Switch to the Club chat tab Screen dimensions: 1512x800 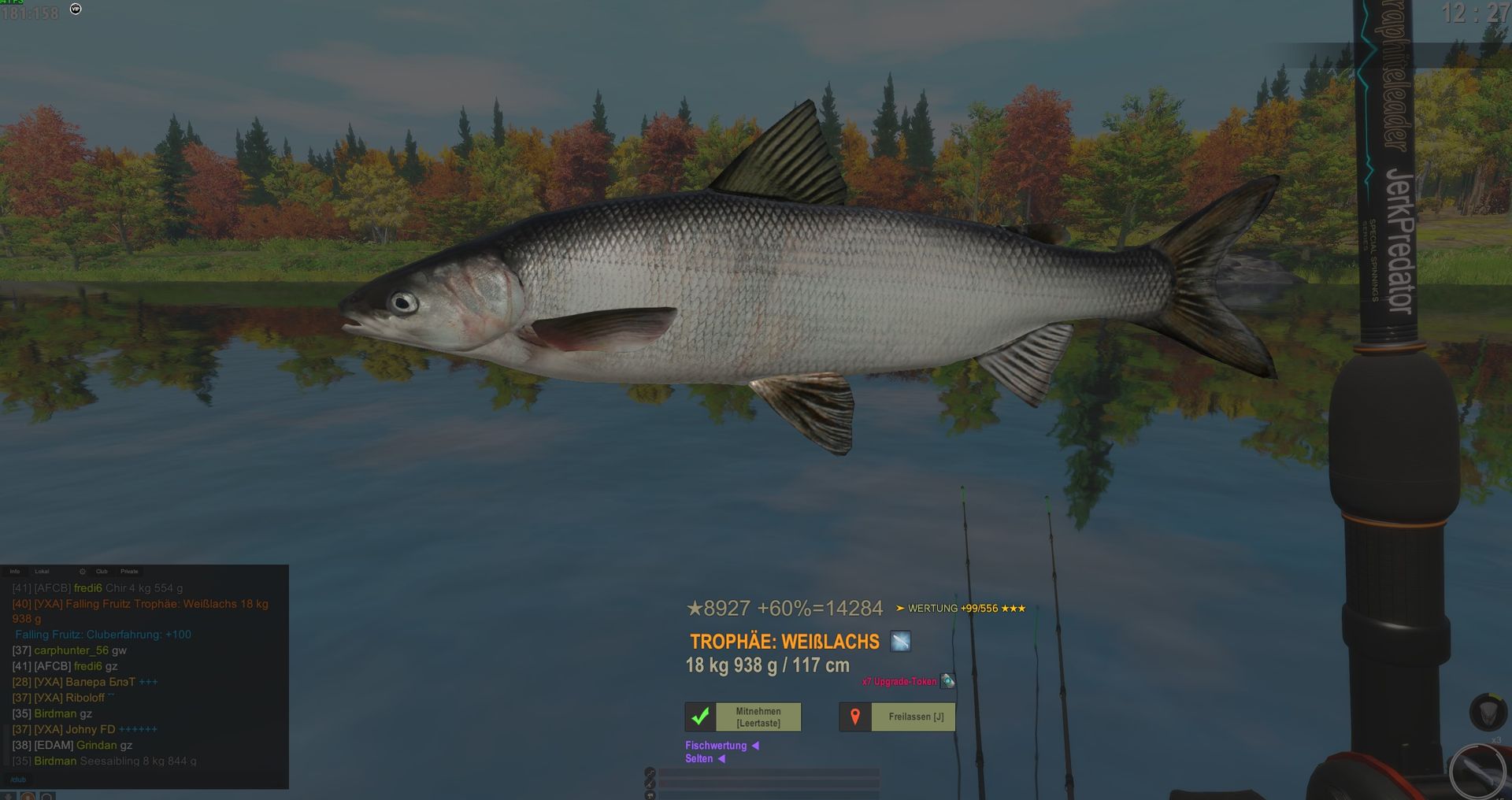(x=102, y=572)
